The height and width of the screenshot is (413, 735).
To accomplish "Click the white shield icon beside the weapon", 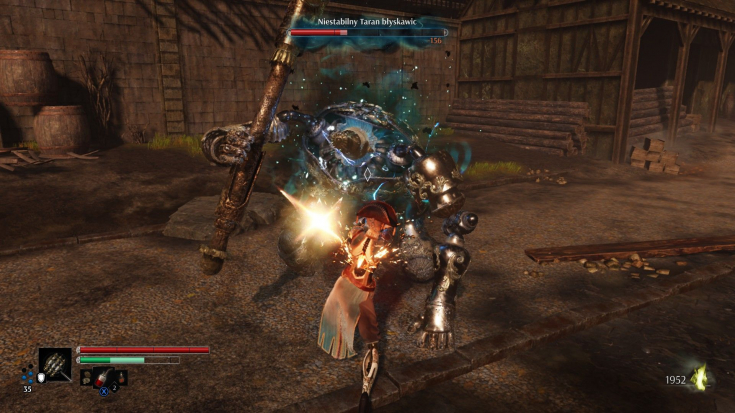I will (41, 377).
